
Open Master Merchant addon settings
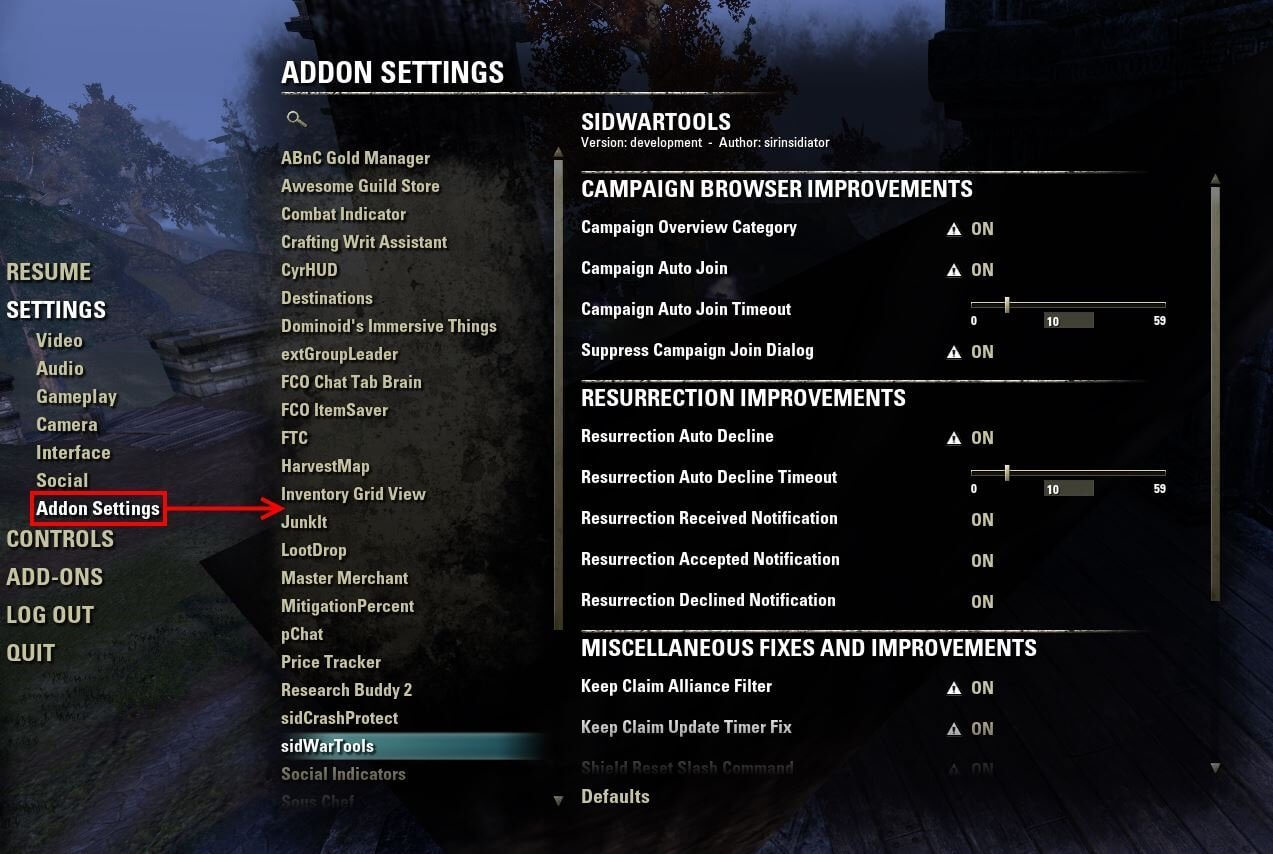coord(344,578)
